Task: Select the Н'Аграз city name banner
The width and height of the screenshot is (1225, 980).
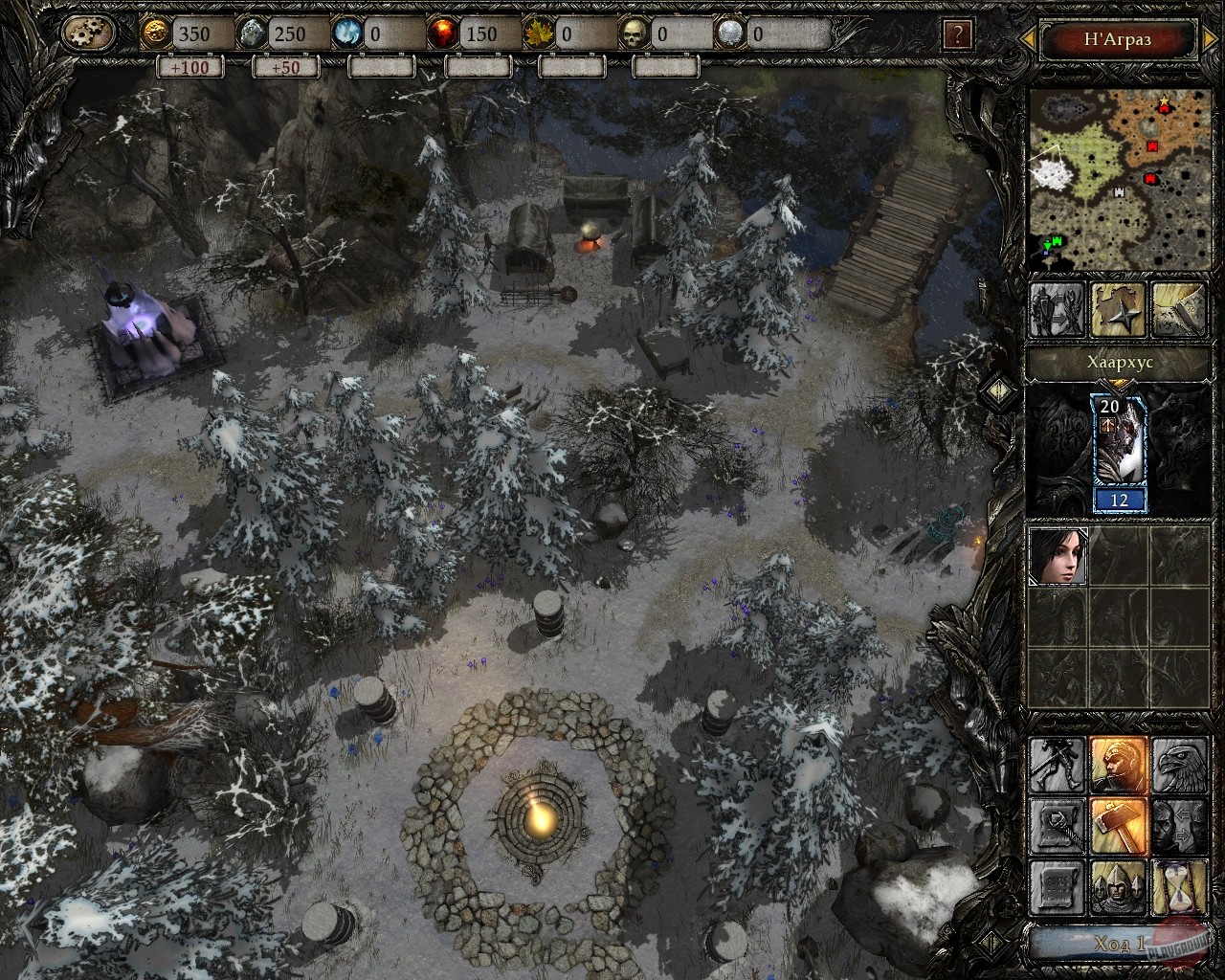Action: click(x=1118, y=39)
